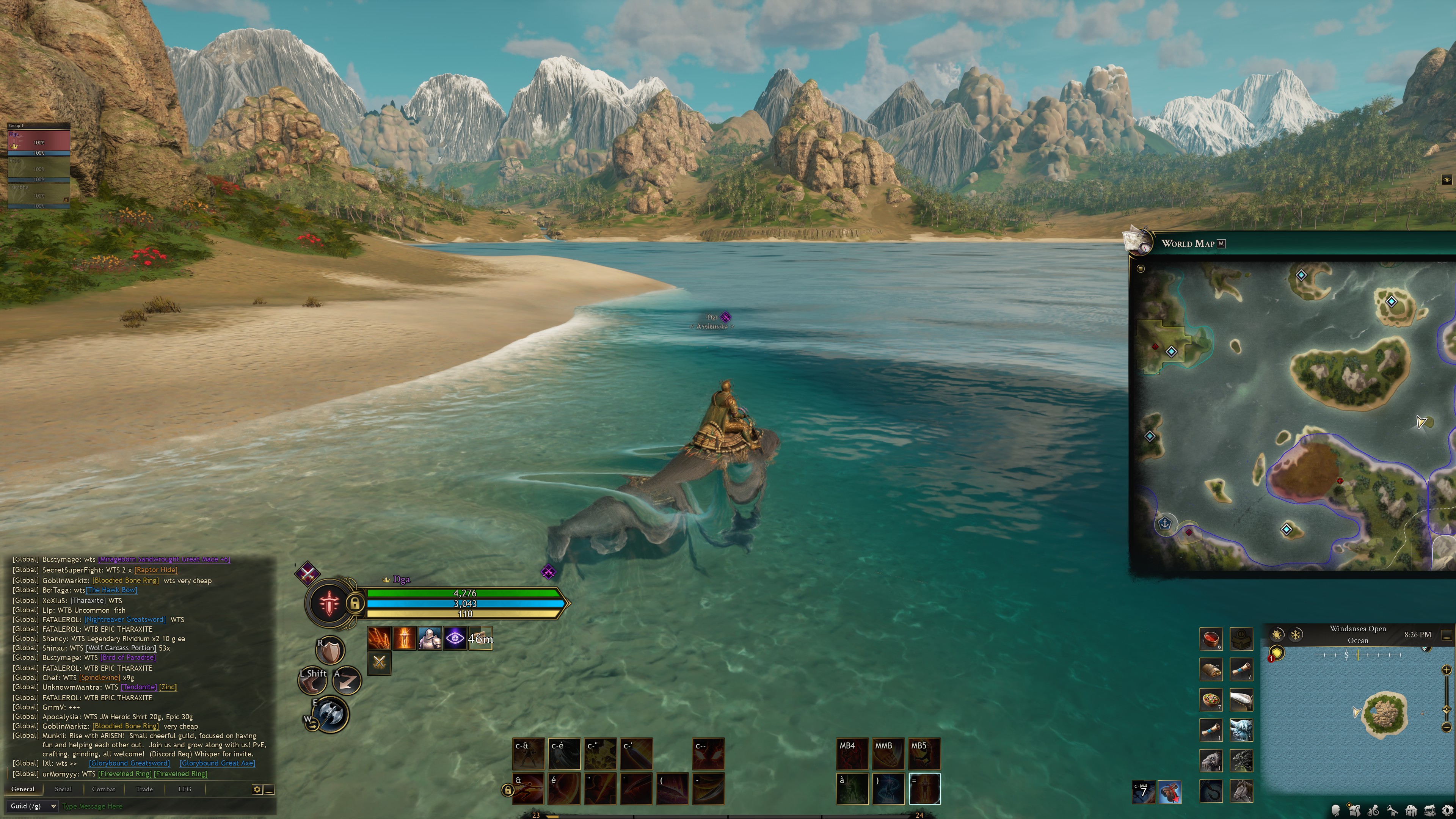Open chat settings gear
Image resolution: width=1456 pixels, height=819 pixels.
click(257, 789)
